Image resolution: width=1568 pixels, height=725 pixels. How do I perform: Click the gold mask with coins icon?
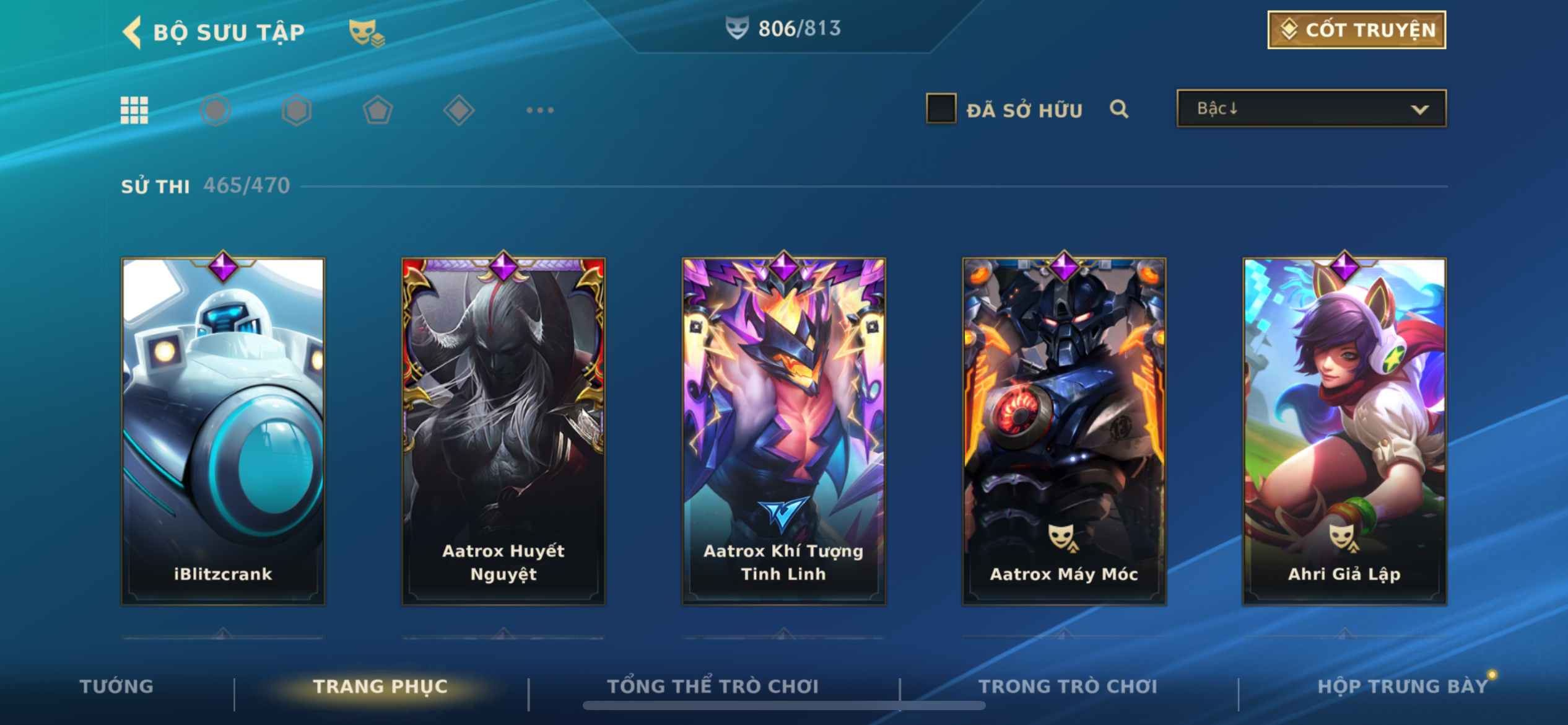click(x=367, y=32)
